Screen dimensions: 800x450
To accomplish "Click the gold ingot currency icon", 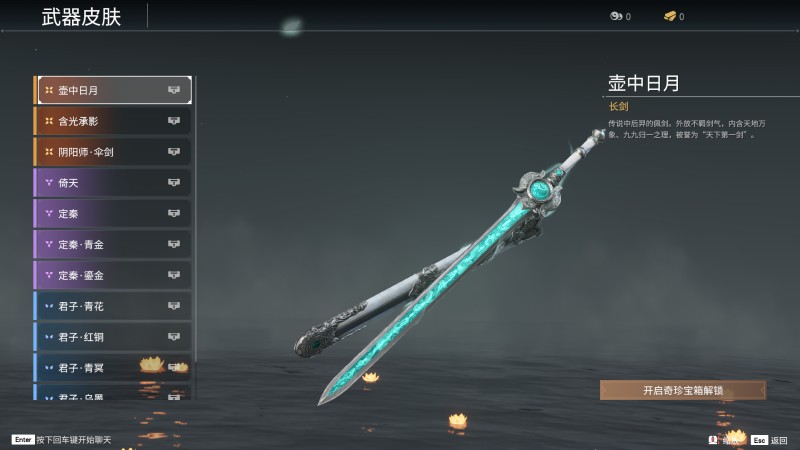I will (x=669, y=16).
